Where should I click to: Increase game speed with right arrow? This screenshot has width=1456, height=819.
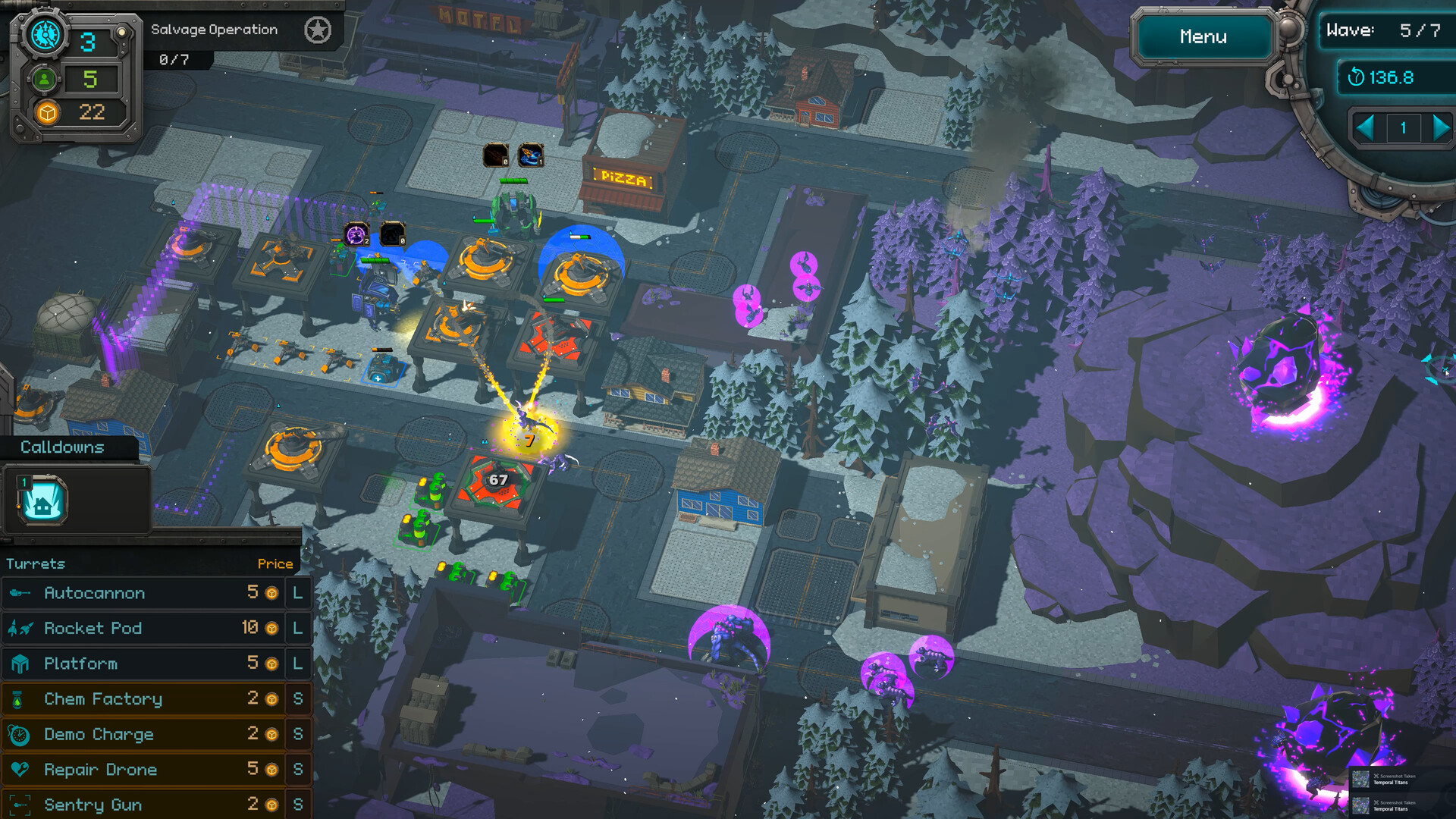pos(1440,127)
